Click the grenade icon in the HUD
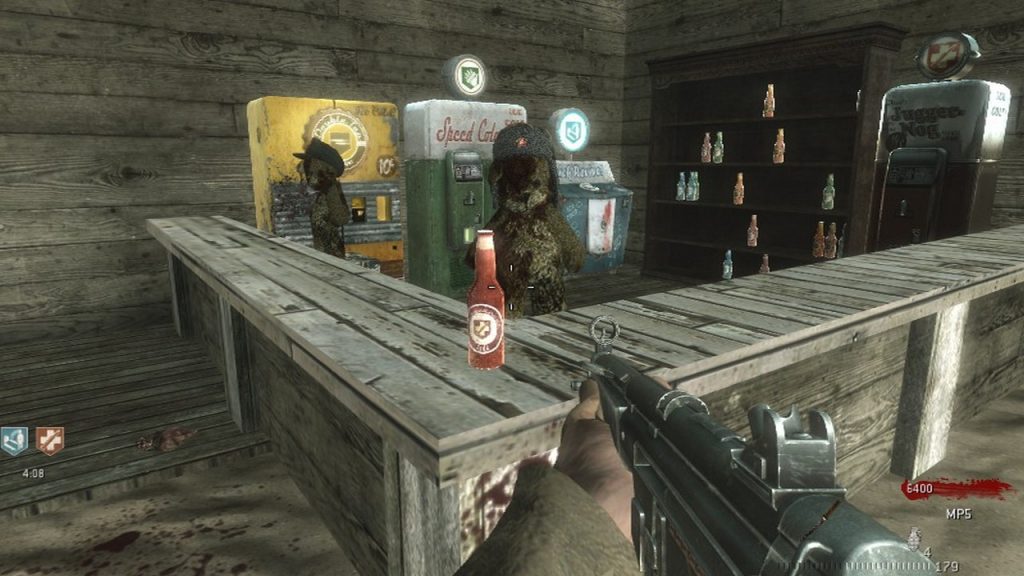Screen dimensions: 1024x576 pyautogui.click(x=914, y=540)
